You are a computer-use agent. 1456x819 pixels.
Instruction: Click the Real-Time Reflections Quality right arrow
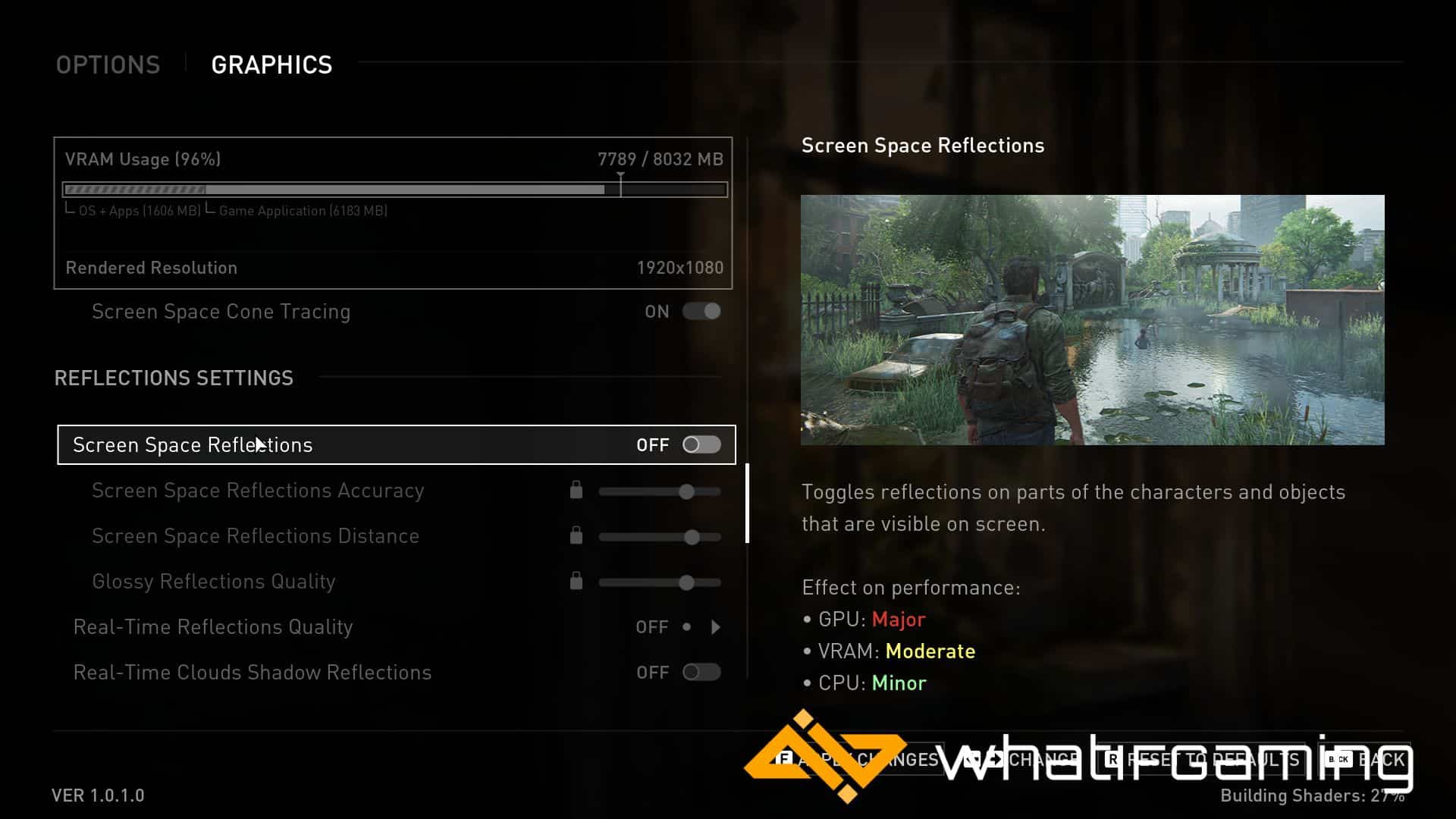(716, 627)
